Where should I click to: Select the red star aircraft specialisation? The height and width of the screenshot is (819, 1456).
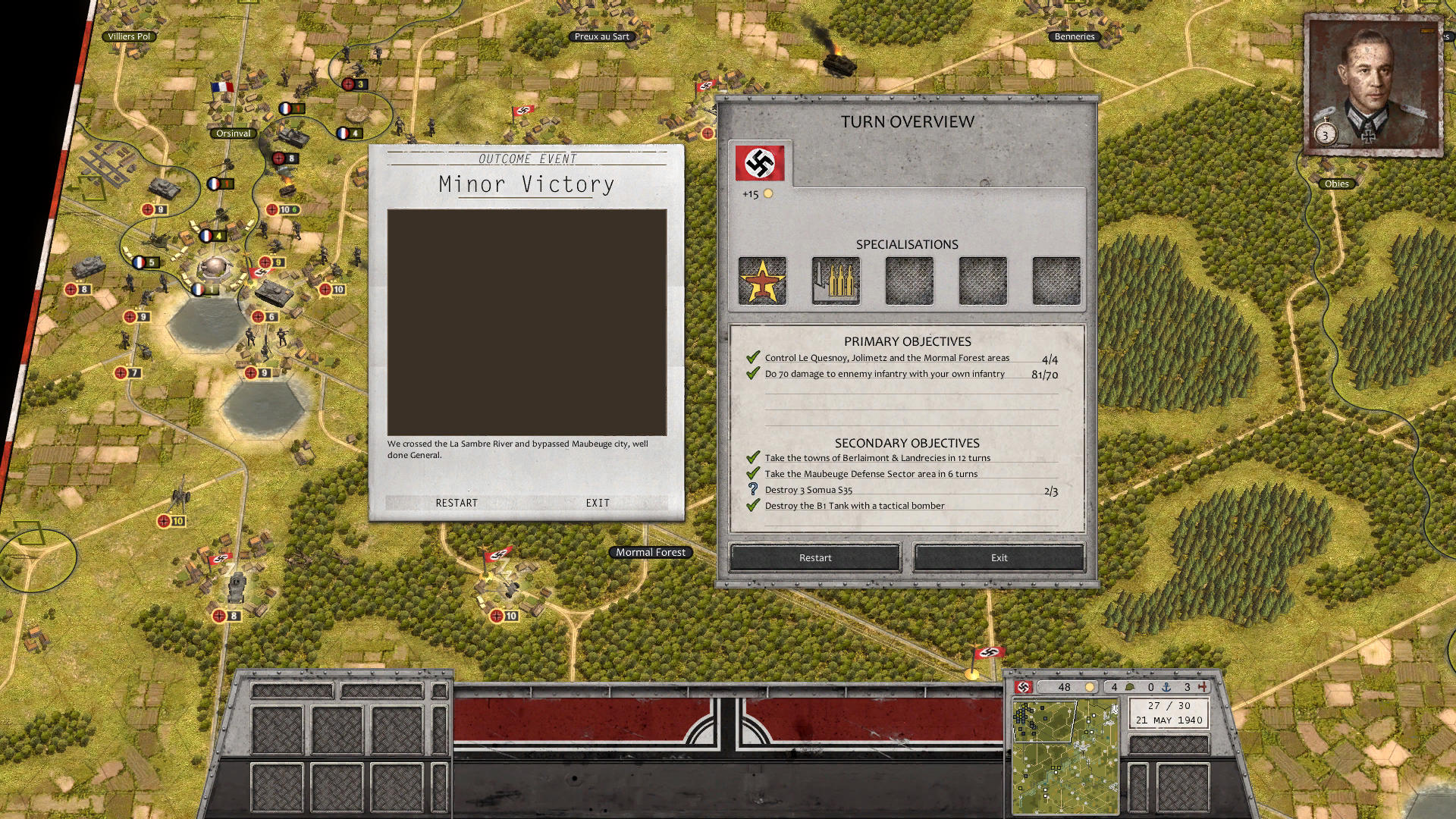(762, 281)
